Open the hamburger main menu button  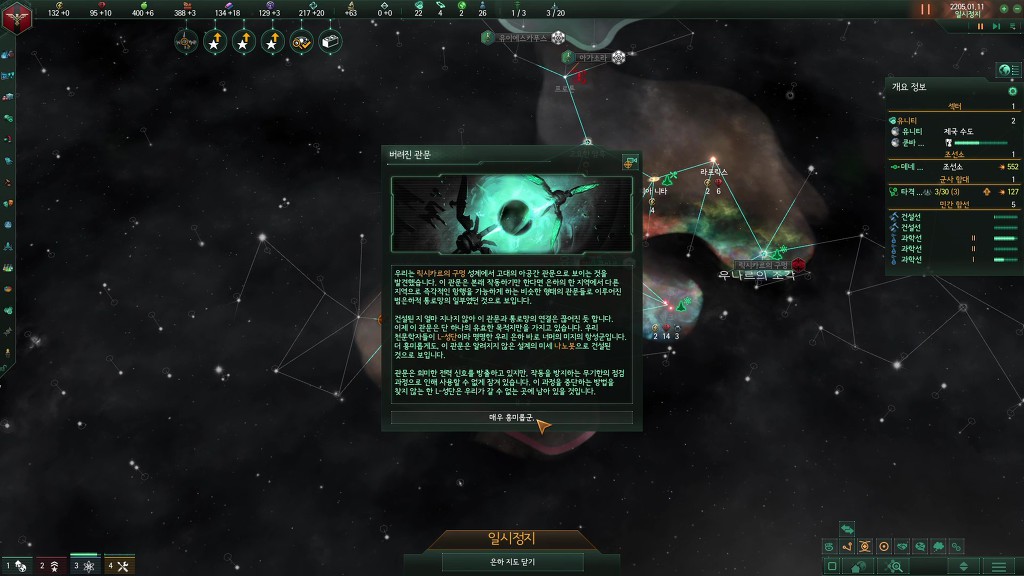coord(998,566)
